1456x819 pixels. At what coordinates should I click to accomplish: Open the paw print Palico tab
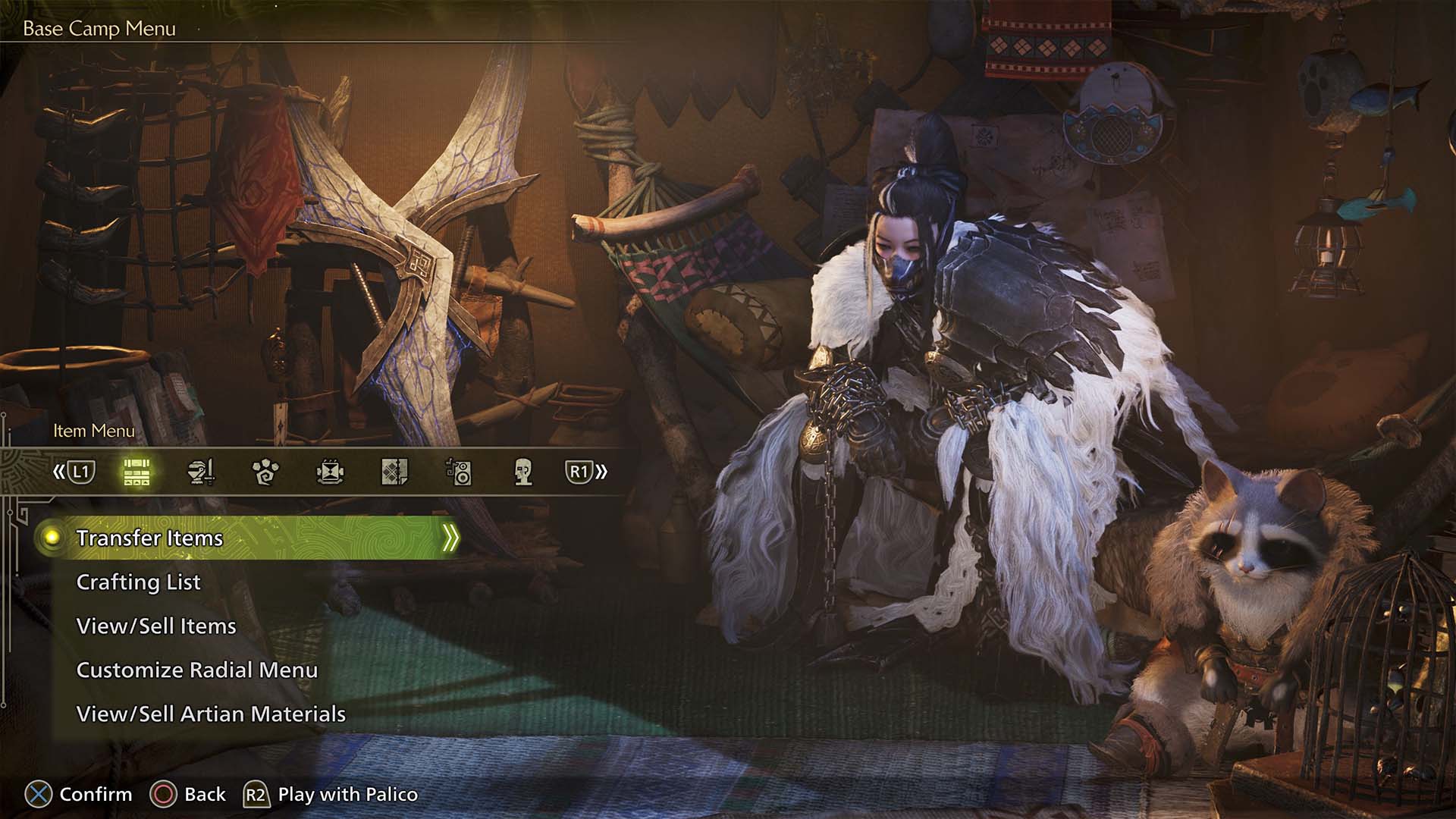click(x=265, y=472)
